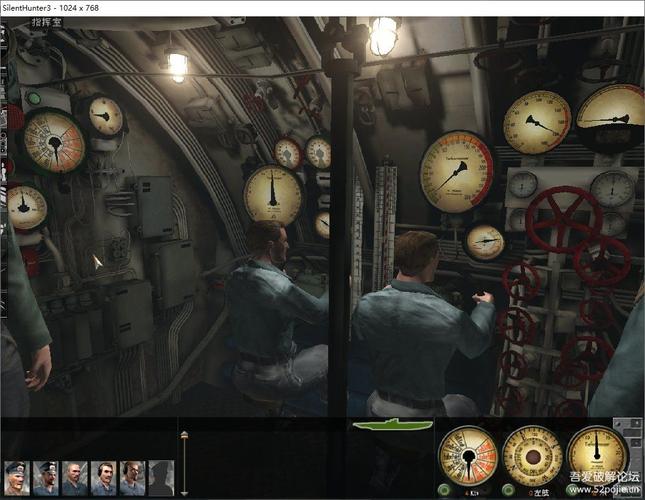Toggle the green button under the engine telegraph
The height and width of the screenshot is (500, 645).
point(443,490)
